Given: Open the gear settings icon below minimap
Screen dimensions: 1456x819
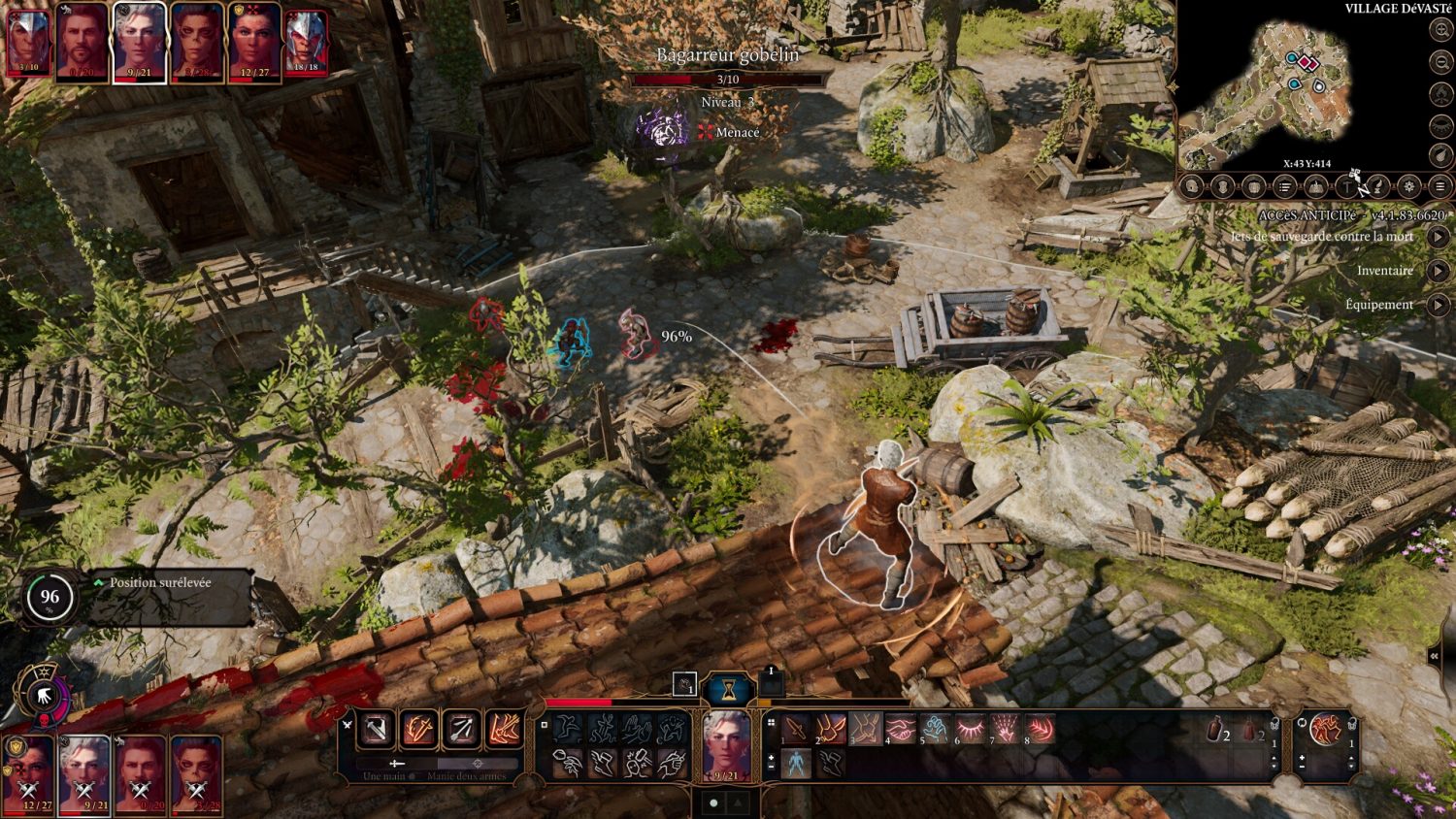Looking at the screenshot, I should click(1409, 186).
